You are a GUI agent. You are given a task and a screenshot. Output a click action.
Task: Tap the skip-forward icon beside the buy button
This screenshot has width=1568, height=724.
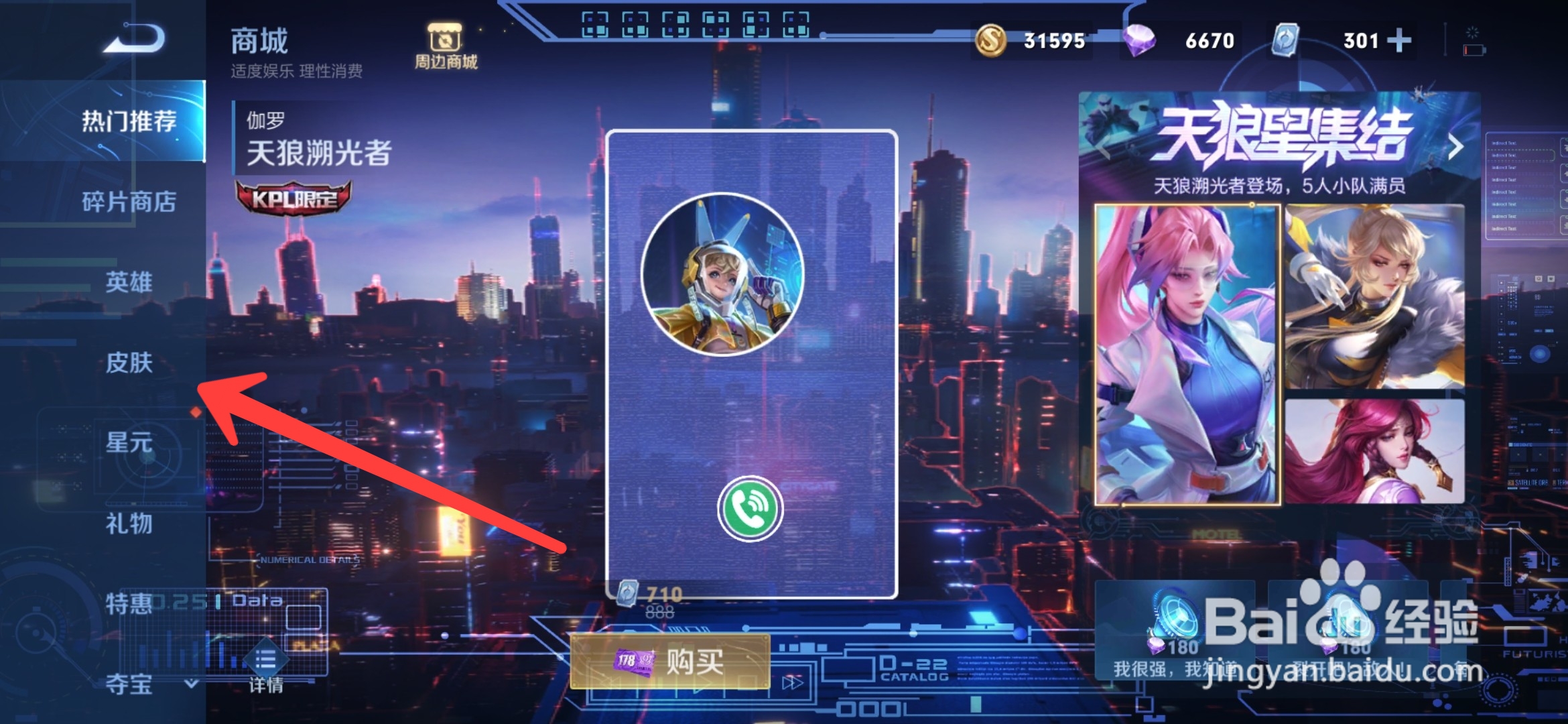pyautogui.click(x=793, y=684)
